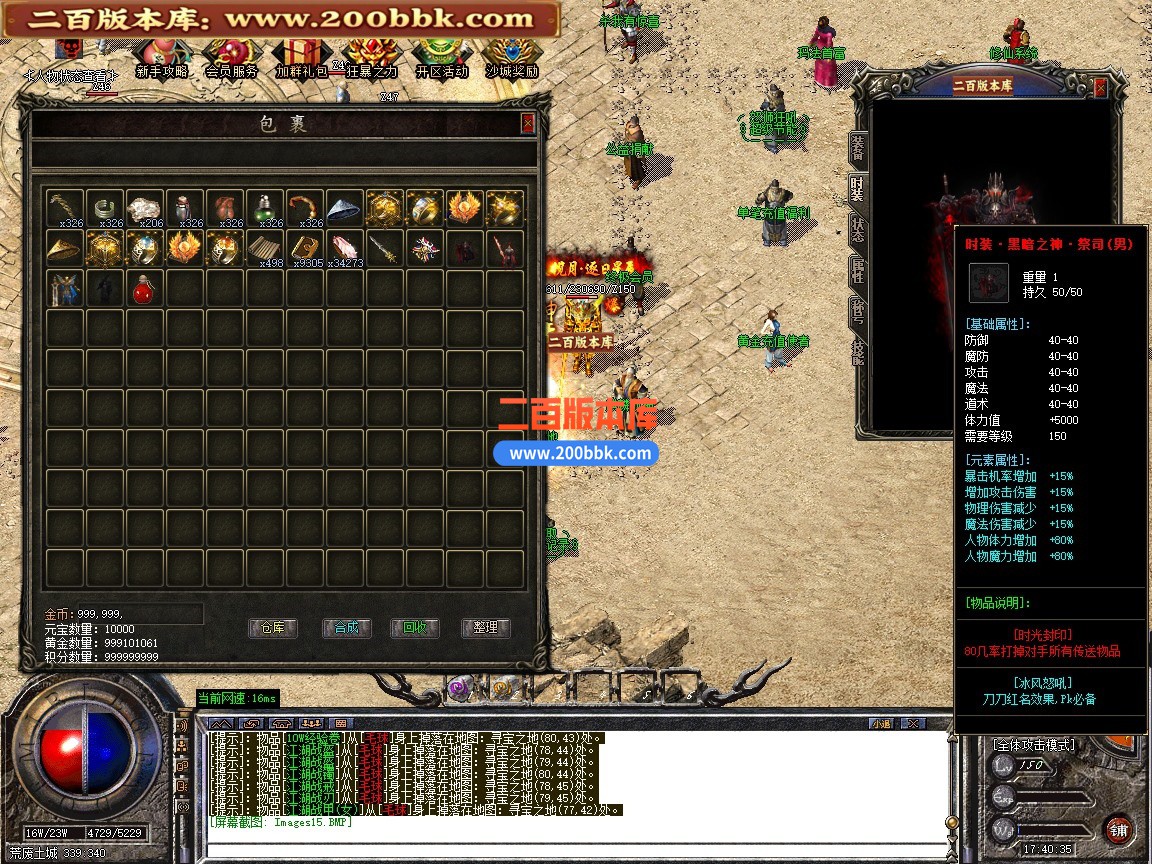Switch to the 属性 attributes tab

pyautogui.click(x=858, y=270)
